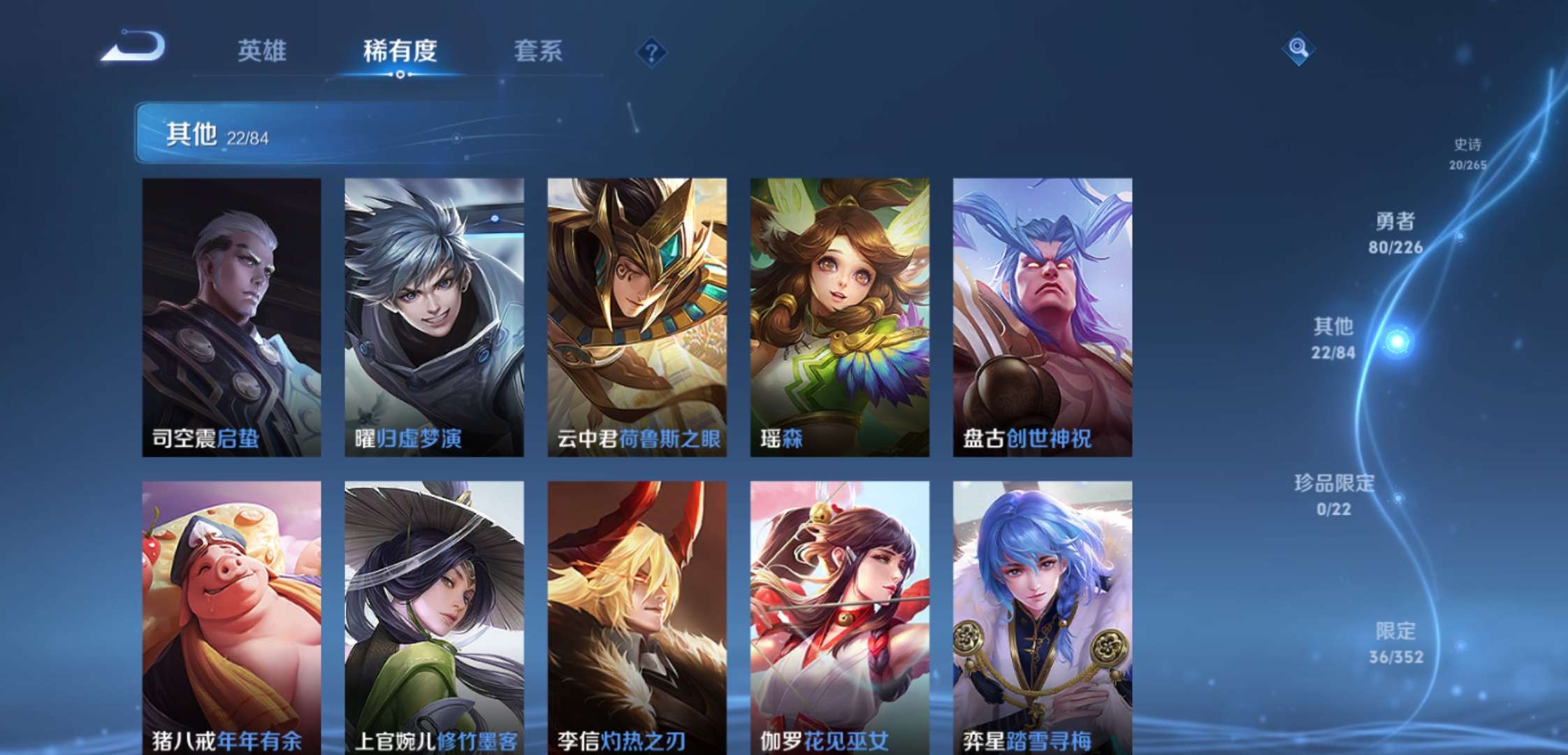This screenshot has width=1568, height=755.
Task: View the 盘古 创世神祝 skin
Action: (1042, 317)
